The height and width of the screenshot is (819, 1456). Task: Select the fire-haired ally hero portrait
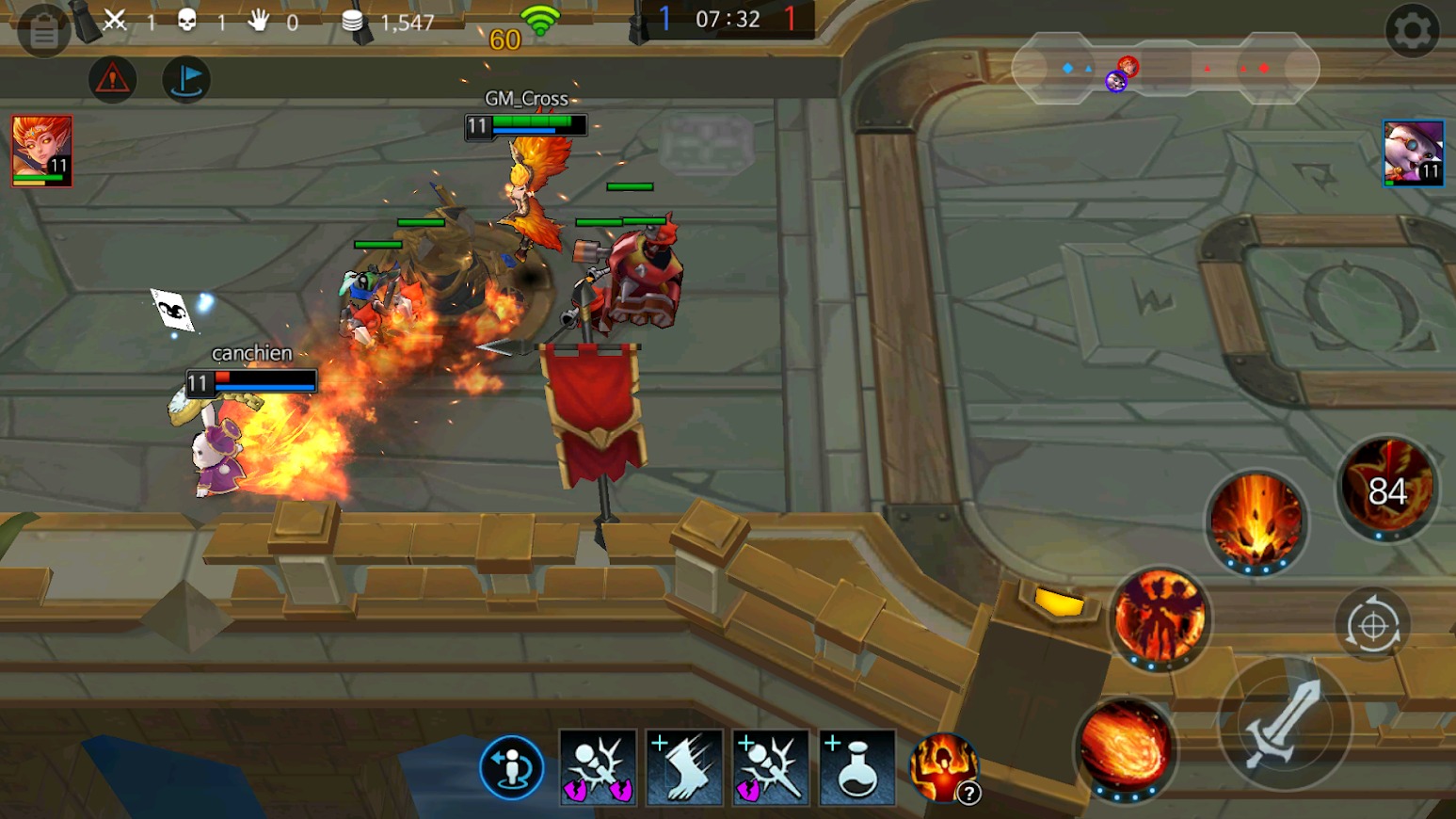42,151
